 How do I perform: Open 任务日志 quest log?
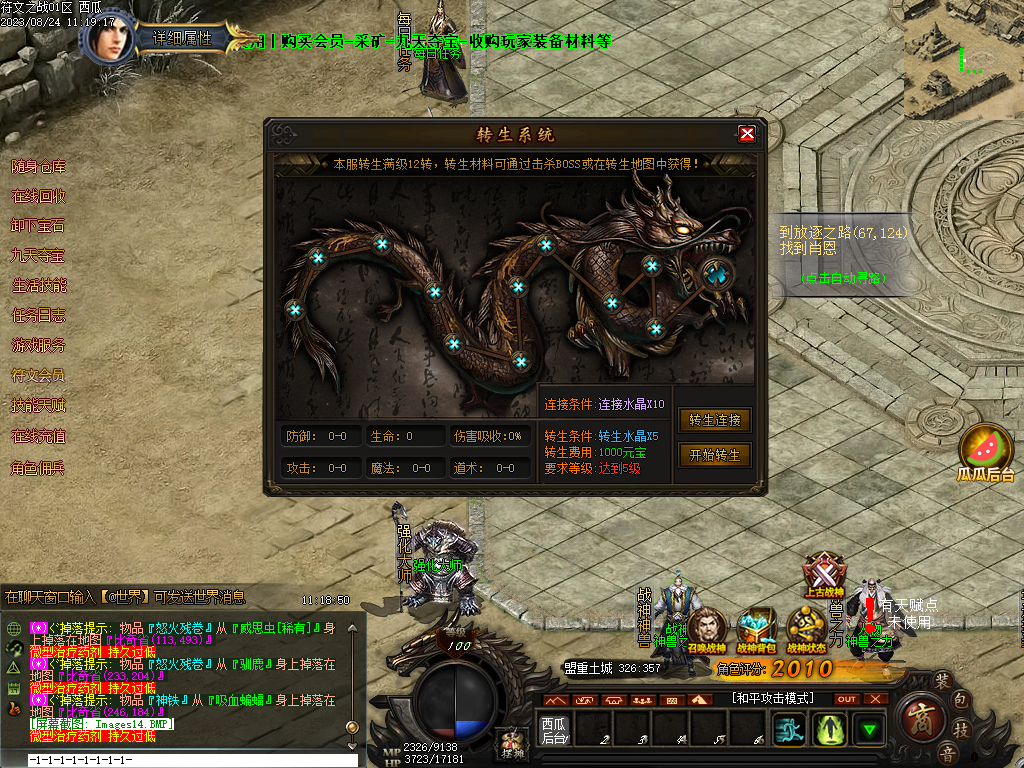click(38, 316)
